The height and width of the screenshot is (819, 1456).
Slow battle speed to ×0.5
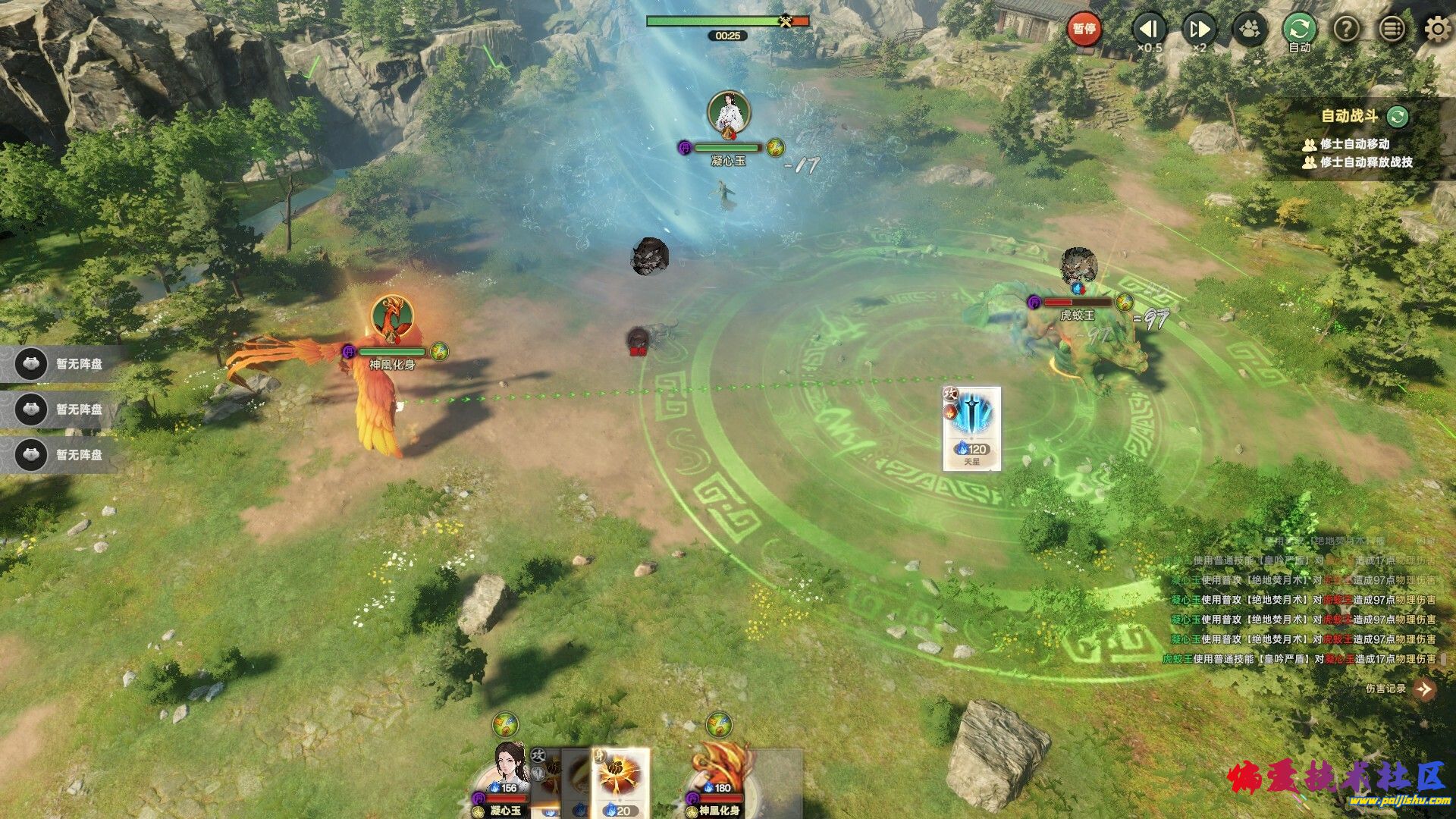(1149, 30)
